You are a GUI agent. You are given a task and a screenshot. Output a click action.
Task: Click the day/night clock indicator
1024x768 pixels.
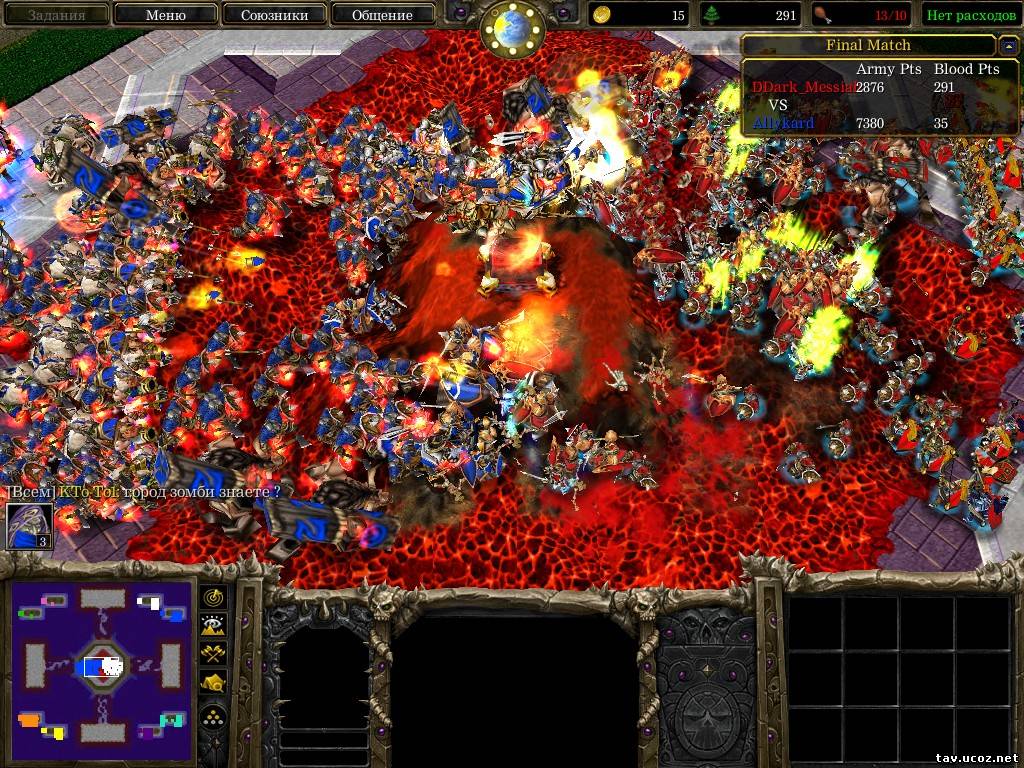click(512, 28)
